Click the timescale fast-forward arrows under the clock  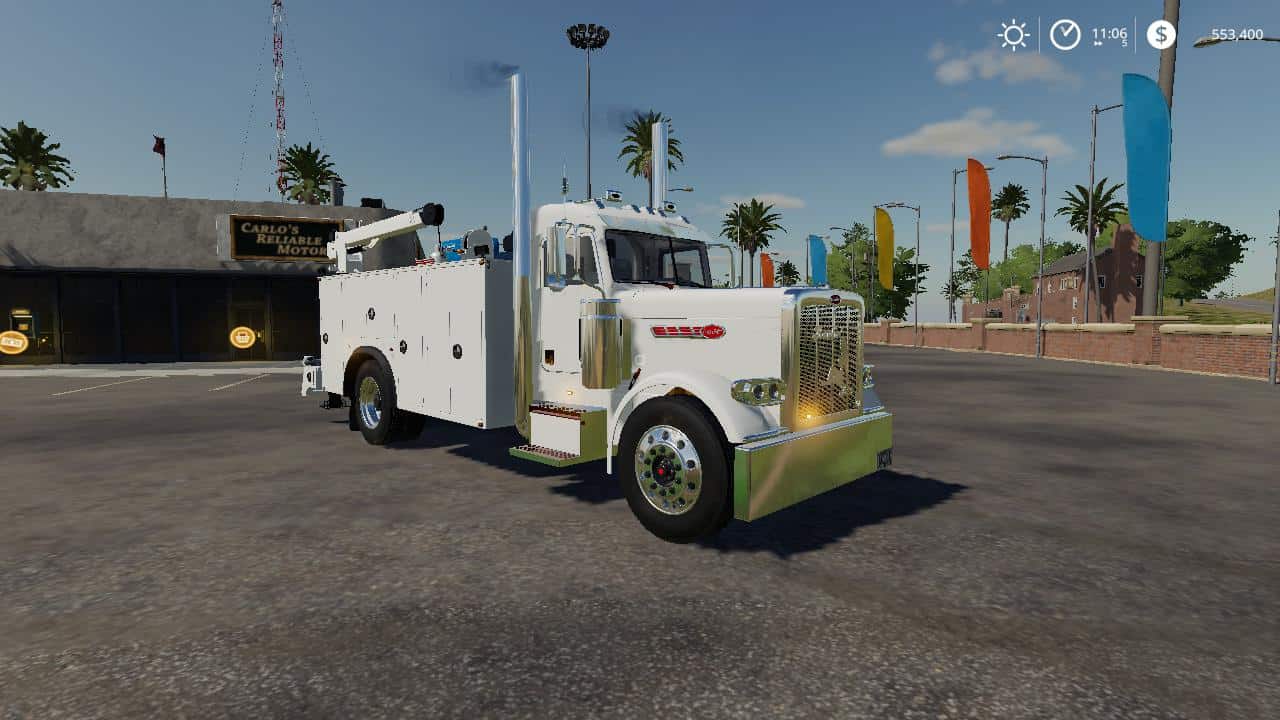(1098, 42)
